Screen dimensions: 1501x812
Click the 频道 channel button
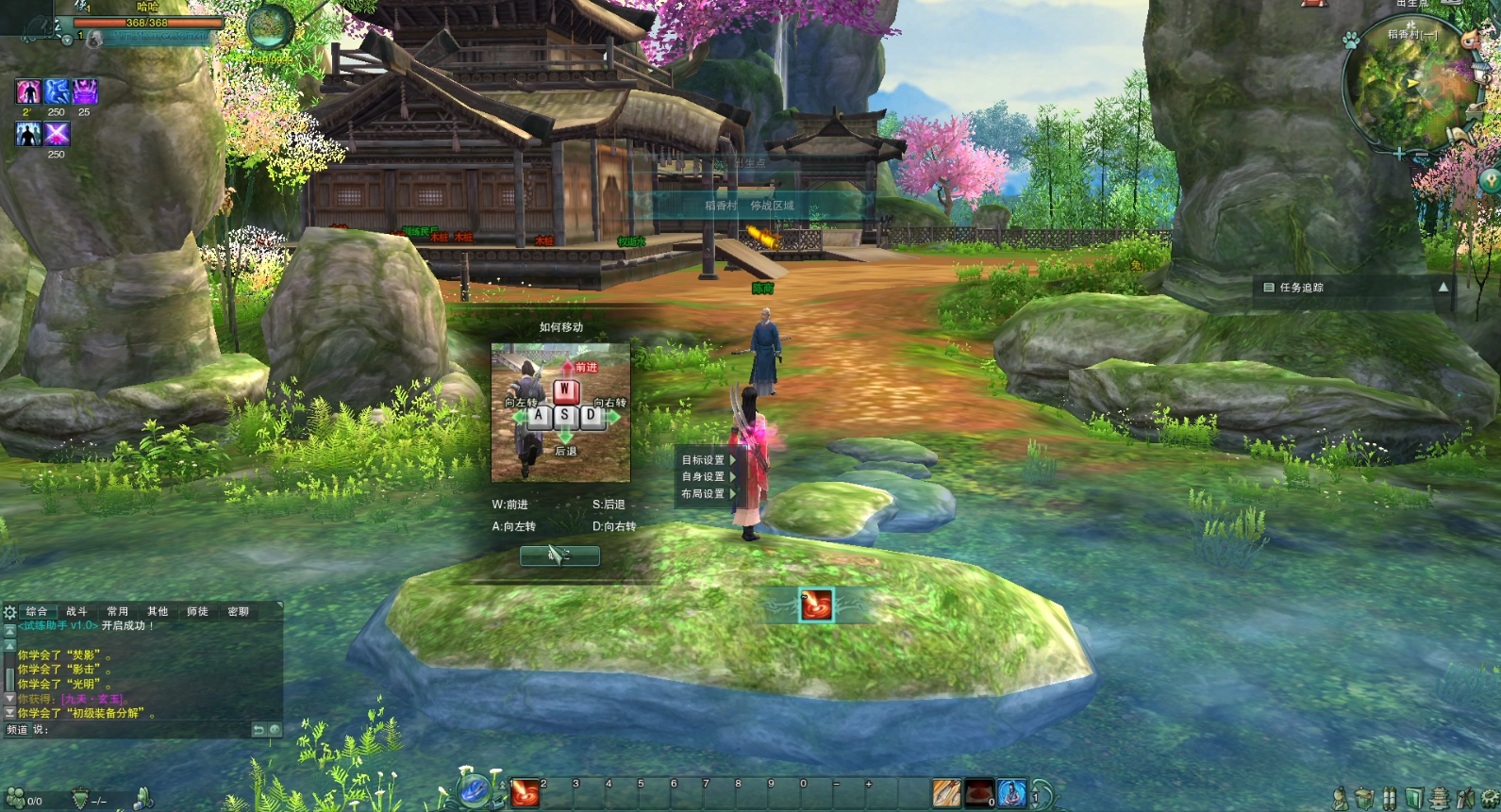17,729
